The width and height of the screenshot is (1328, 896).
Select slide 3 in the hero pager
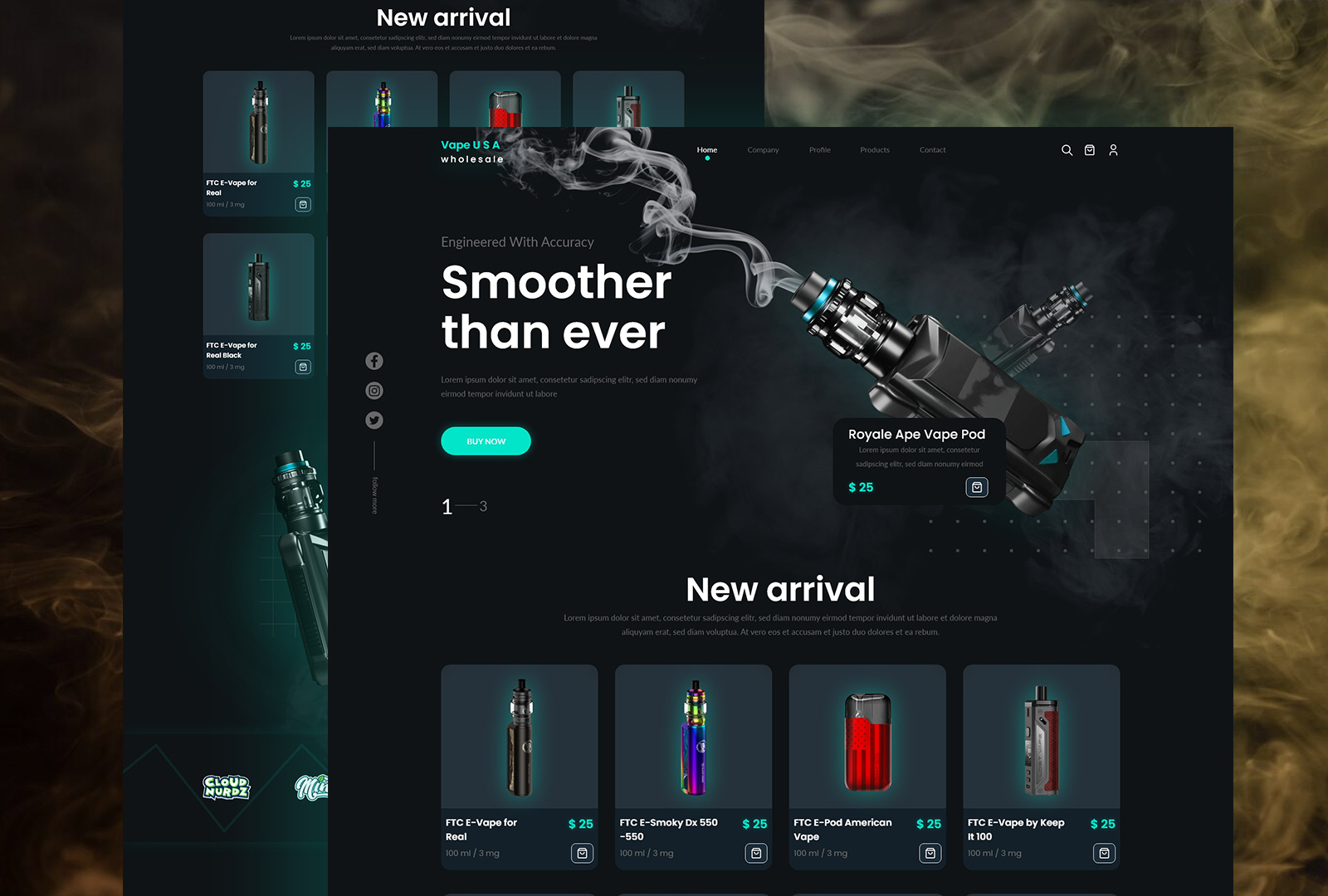[482, 505]
